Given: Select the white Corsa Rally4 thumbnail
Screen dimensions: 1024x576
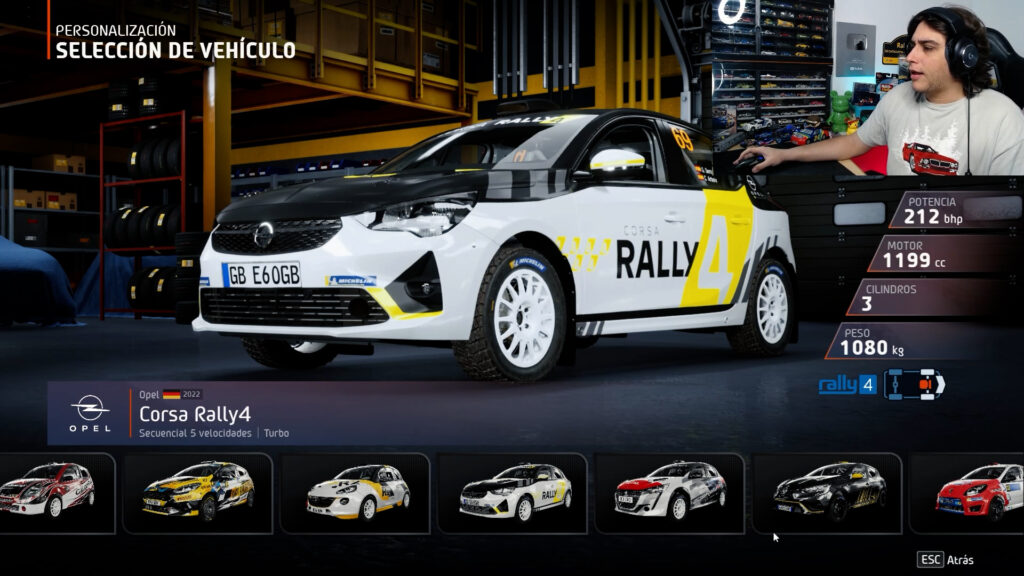Looking at the screenshot, I should click(513, 492).
